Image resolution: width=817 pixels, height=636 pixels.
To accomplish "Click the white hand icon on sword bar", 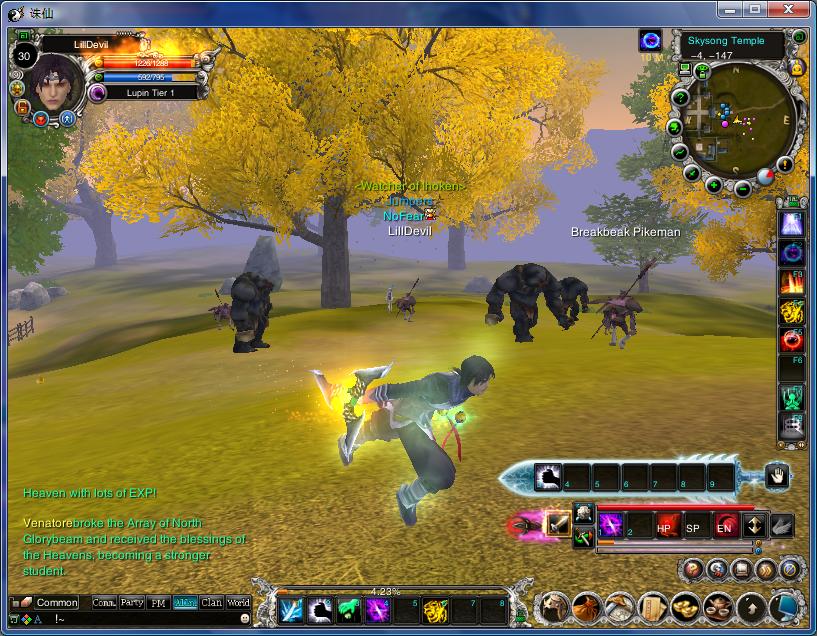I will (x=776, y=476).
